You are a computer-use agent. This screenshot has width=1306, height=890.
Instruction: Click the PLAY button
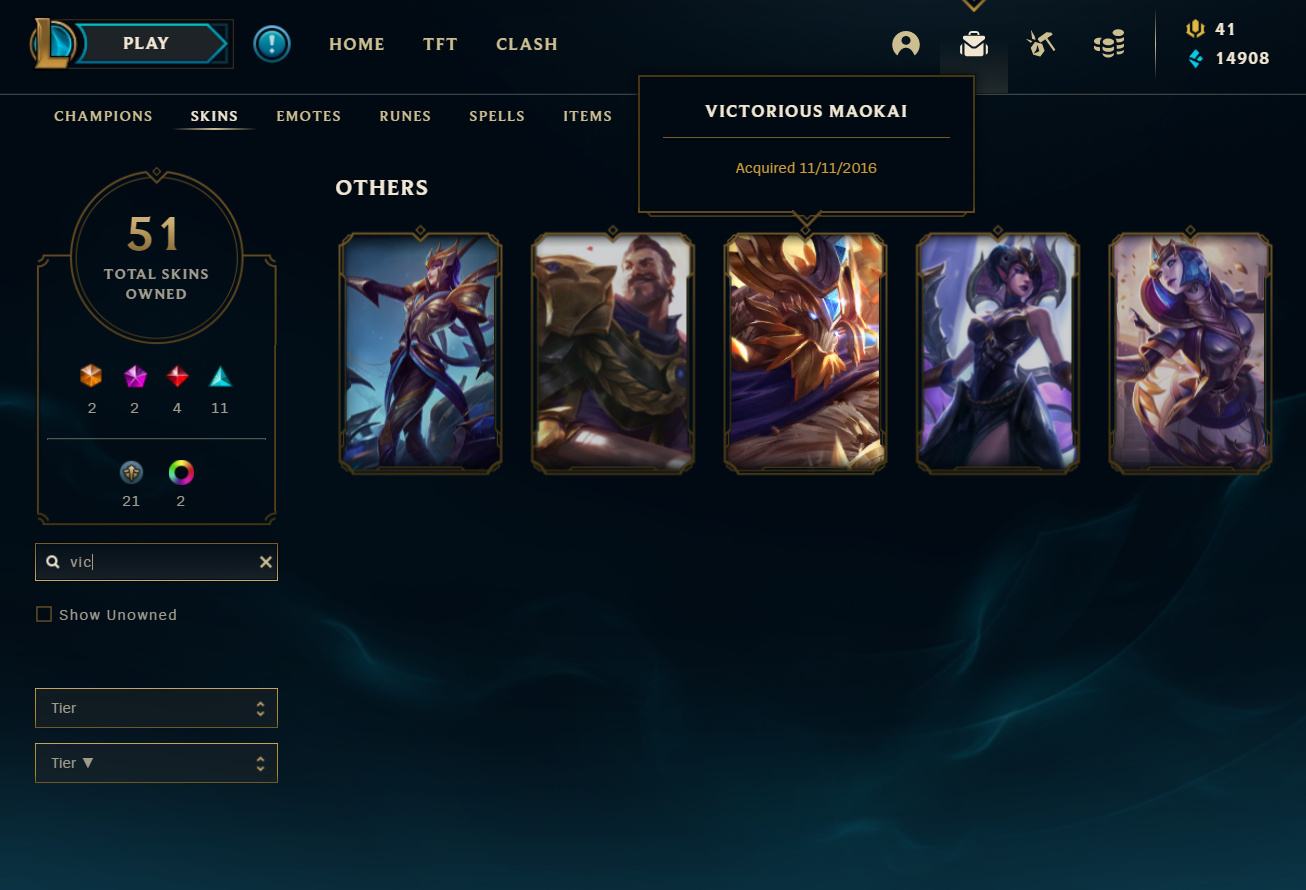click(146, 43)
